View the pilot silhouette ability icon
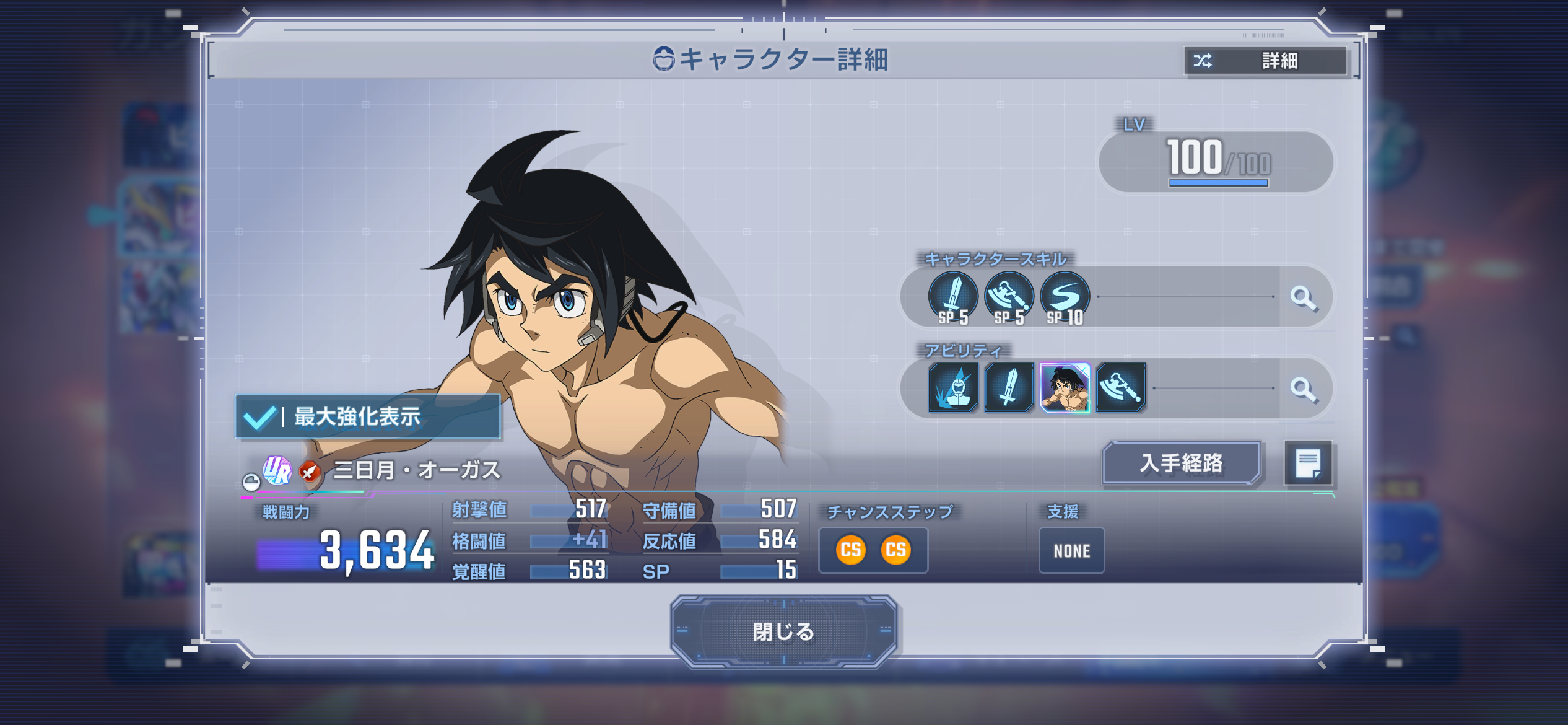 (953, 388)
